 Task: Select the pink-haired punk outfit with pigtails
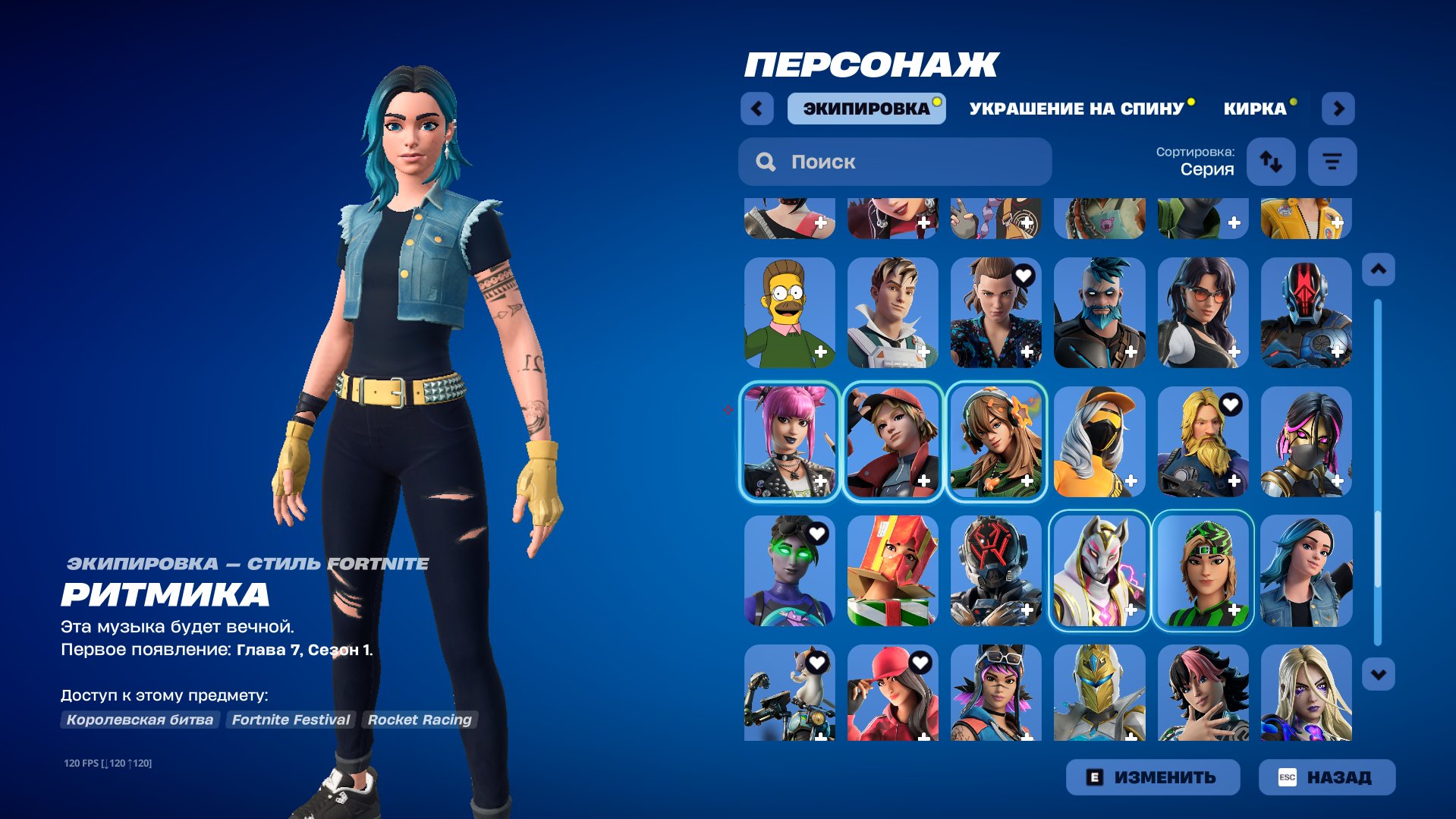pos(789,441)
